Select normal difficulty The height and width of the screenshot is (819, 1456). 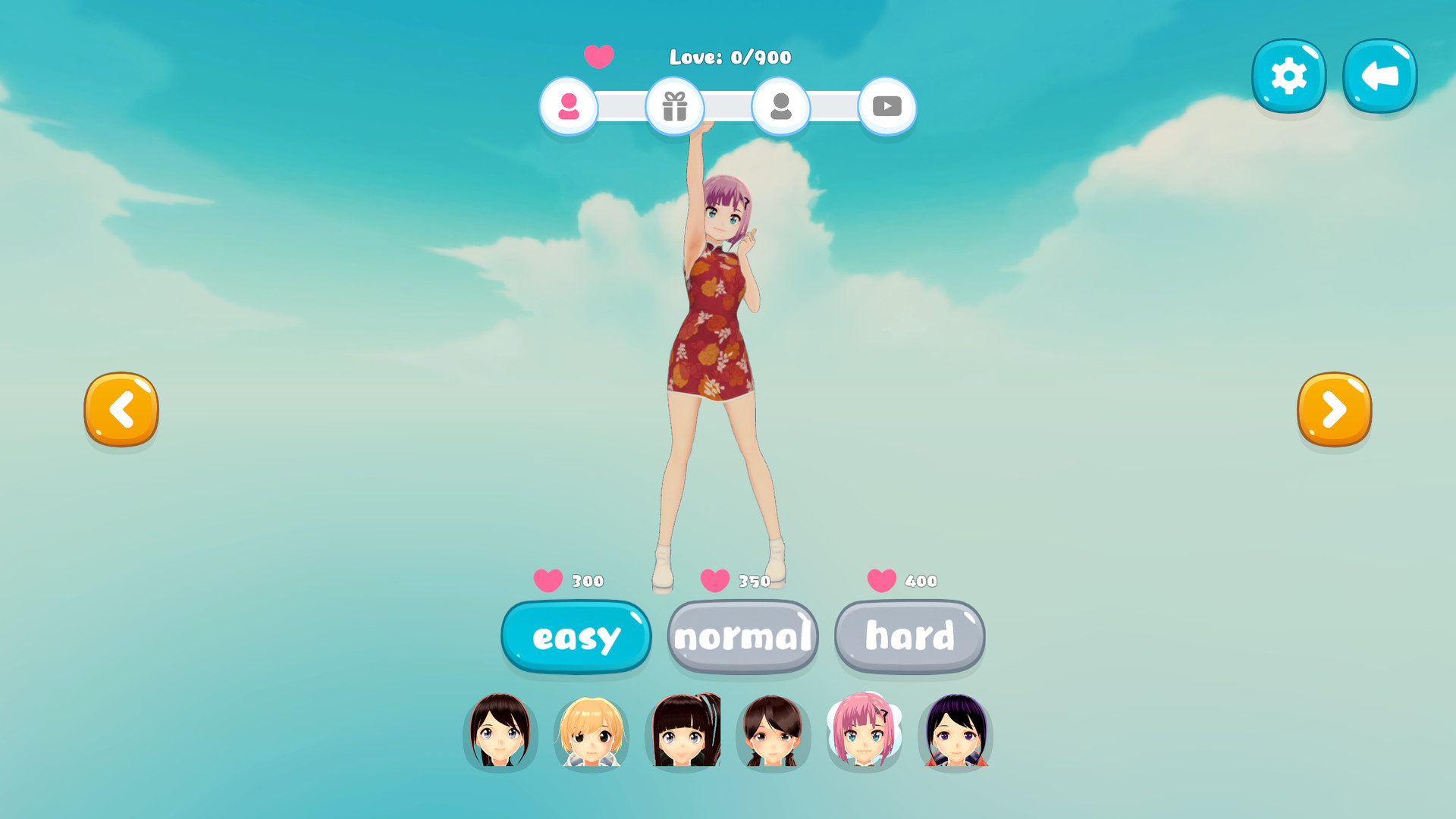point(742,637)
